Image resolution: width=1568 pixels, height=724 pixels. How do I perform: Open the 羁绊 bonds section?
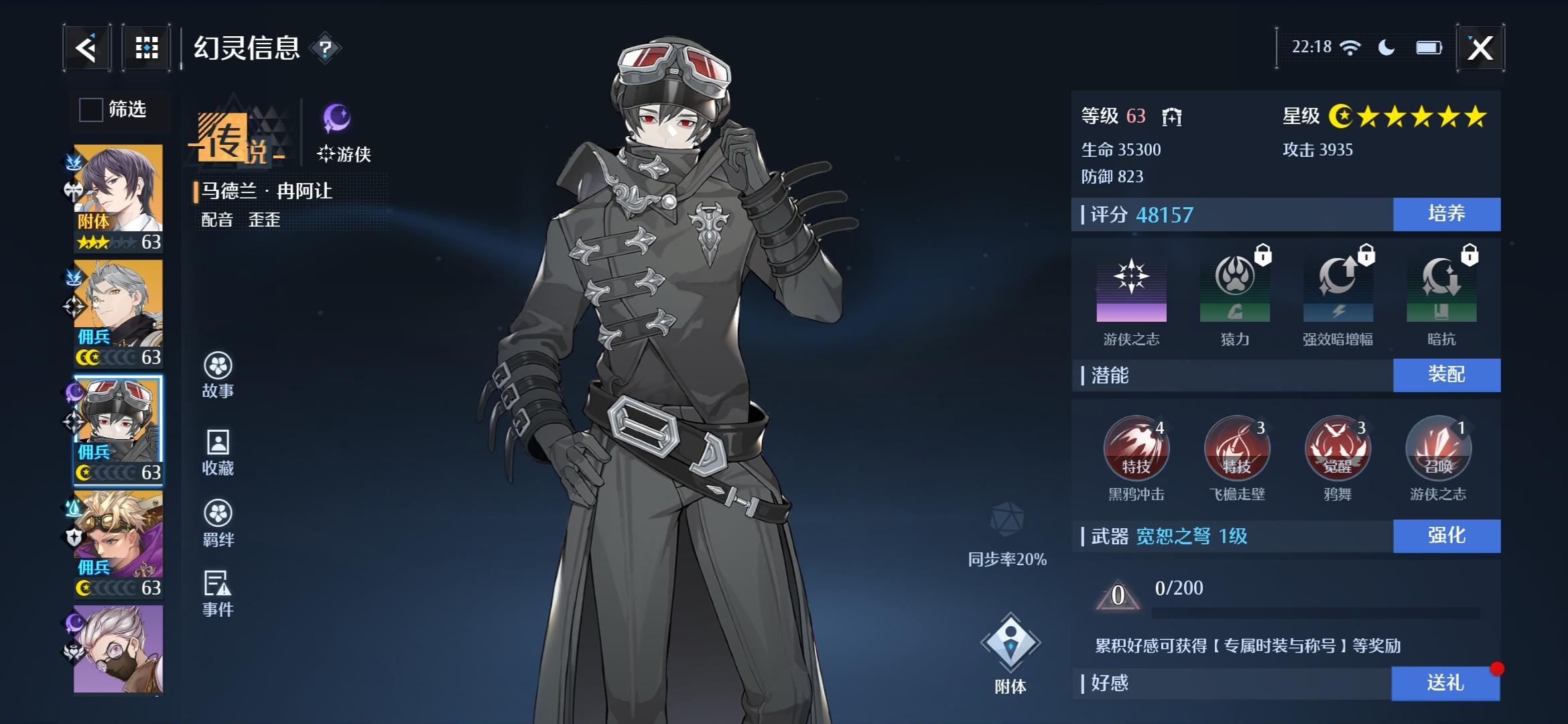point(218,523)
